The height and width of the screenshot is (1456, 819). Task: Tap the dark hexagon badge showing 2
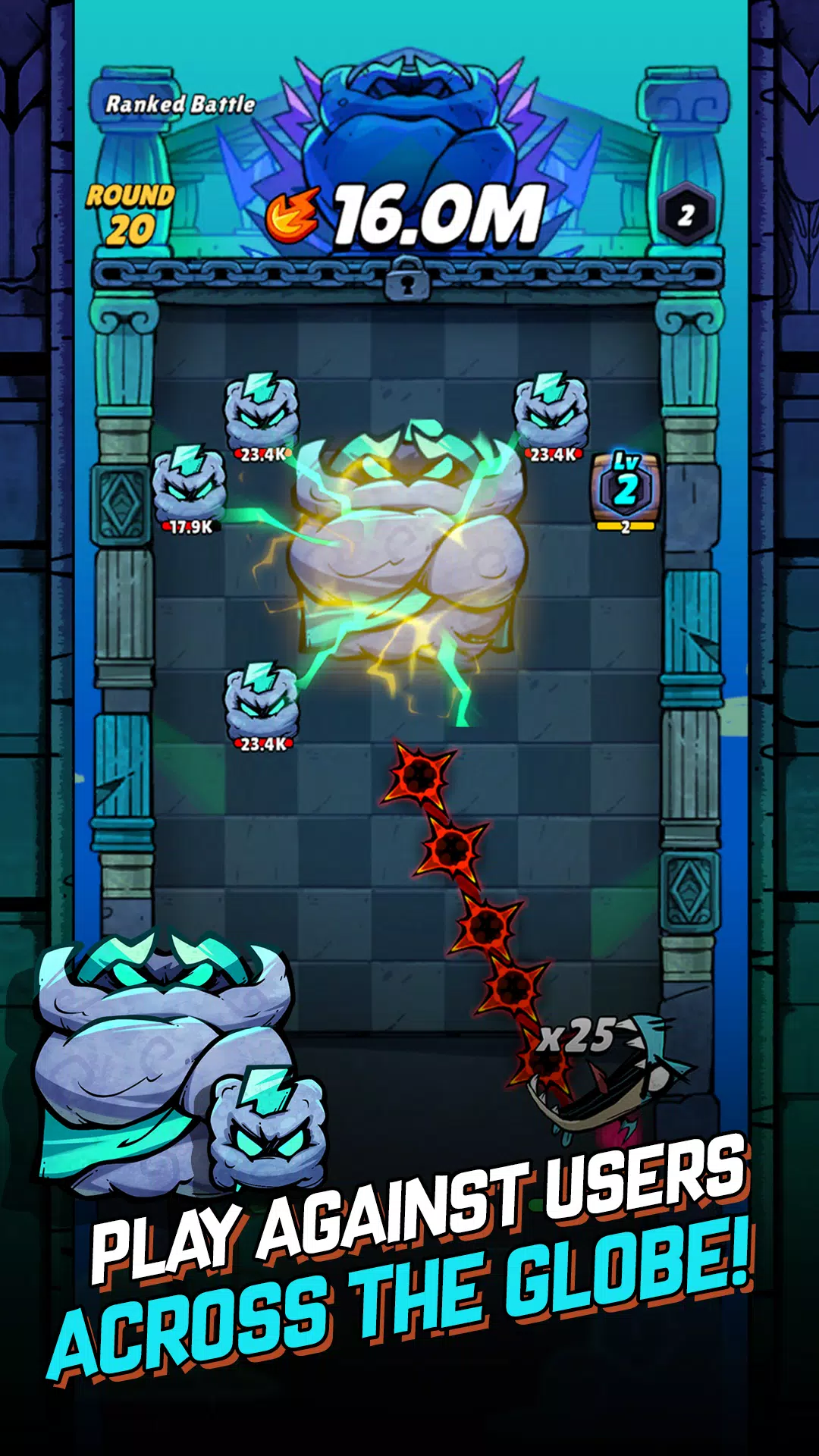(686, 215)
